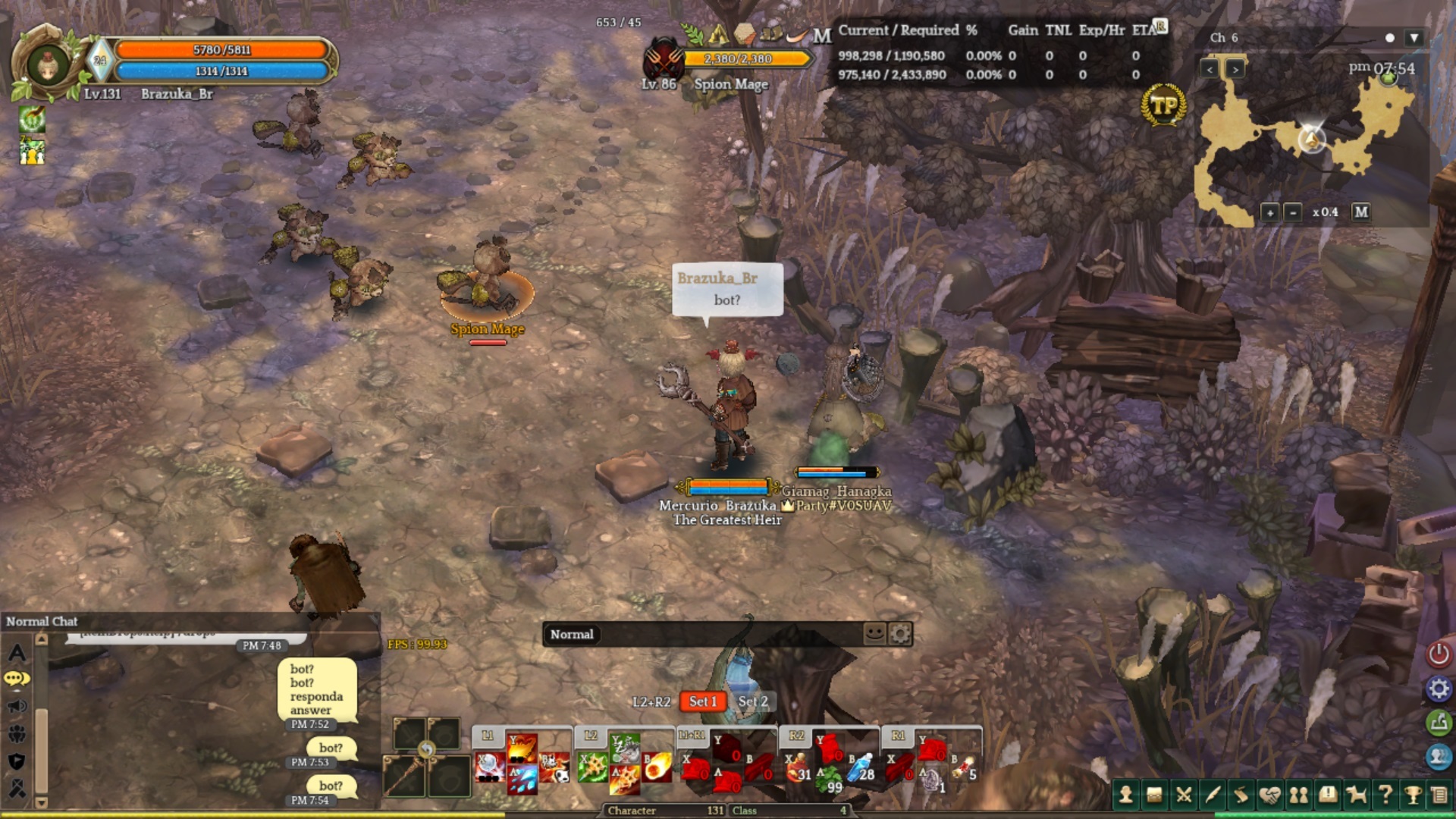
Task: Open the companion pet menu icon
Action: coord(1356,794)
